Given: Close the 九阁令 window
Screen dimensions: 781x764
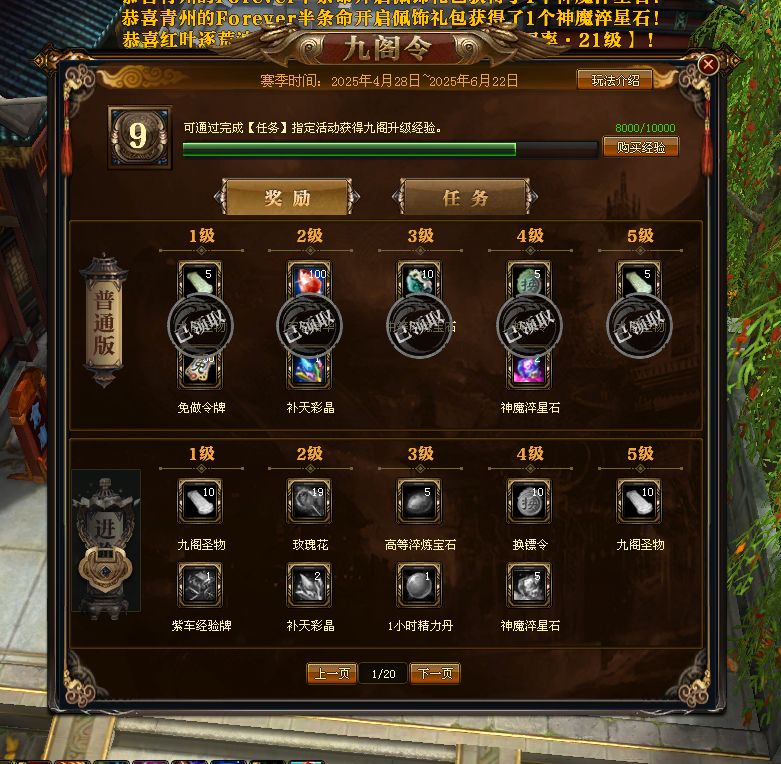Looking at the screenshot, I should 708,65.
